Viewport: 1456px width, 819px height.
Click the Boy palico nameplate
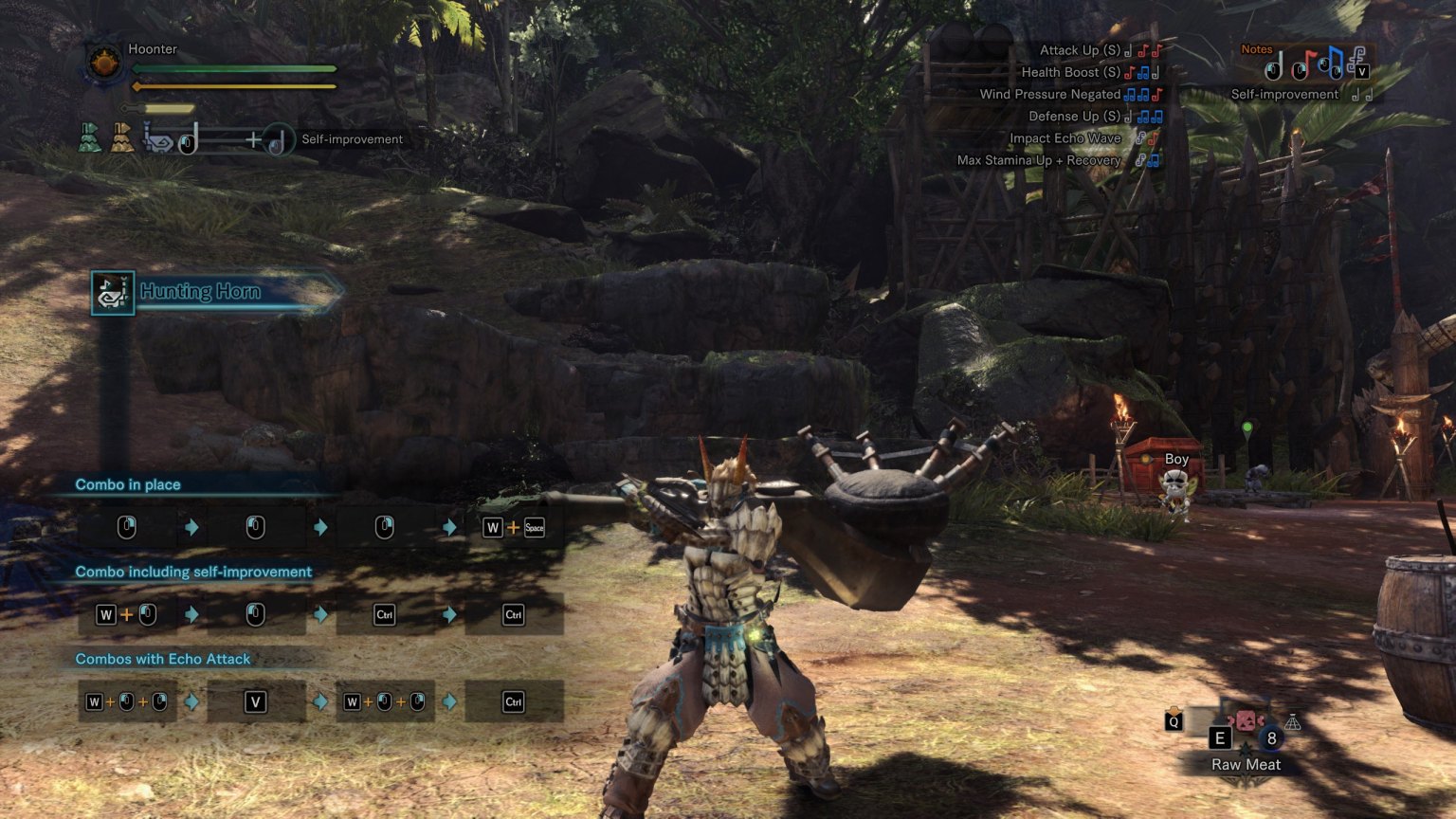tap(1175, 459)
